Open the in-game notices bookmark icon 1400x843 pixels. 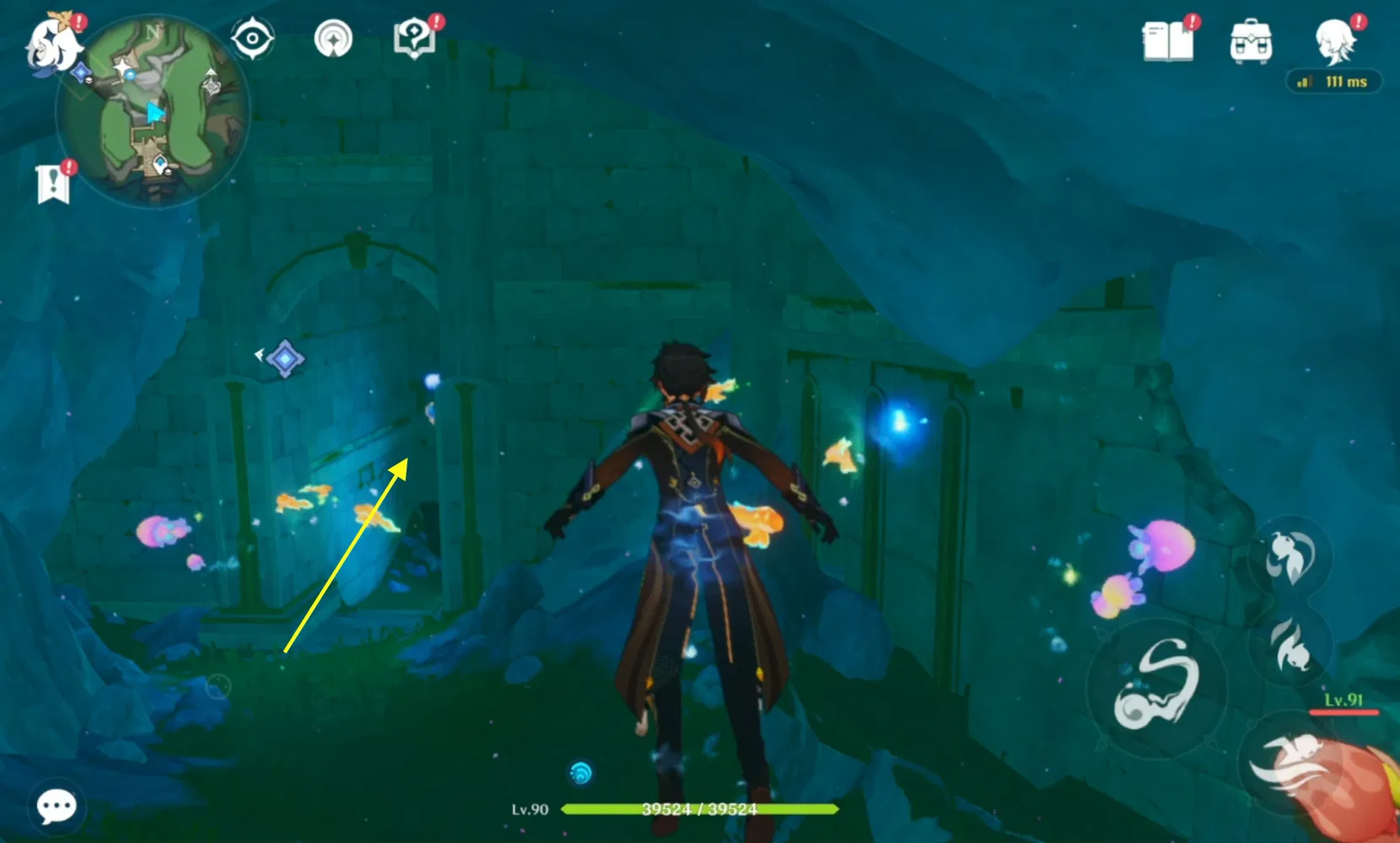54,178
